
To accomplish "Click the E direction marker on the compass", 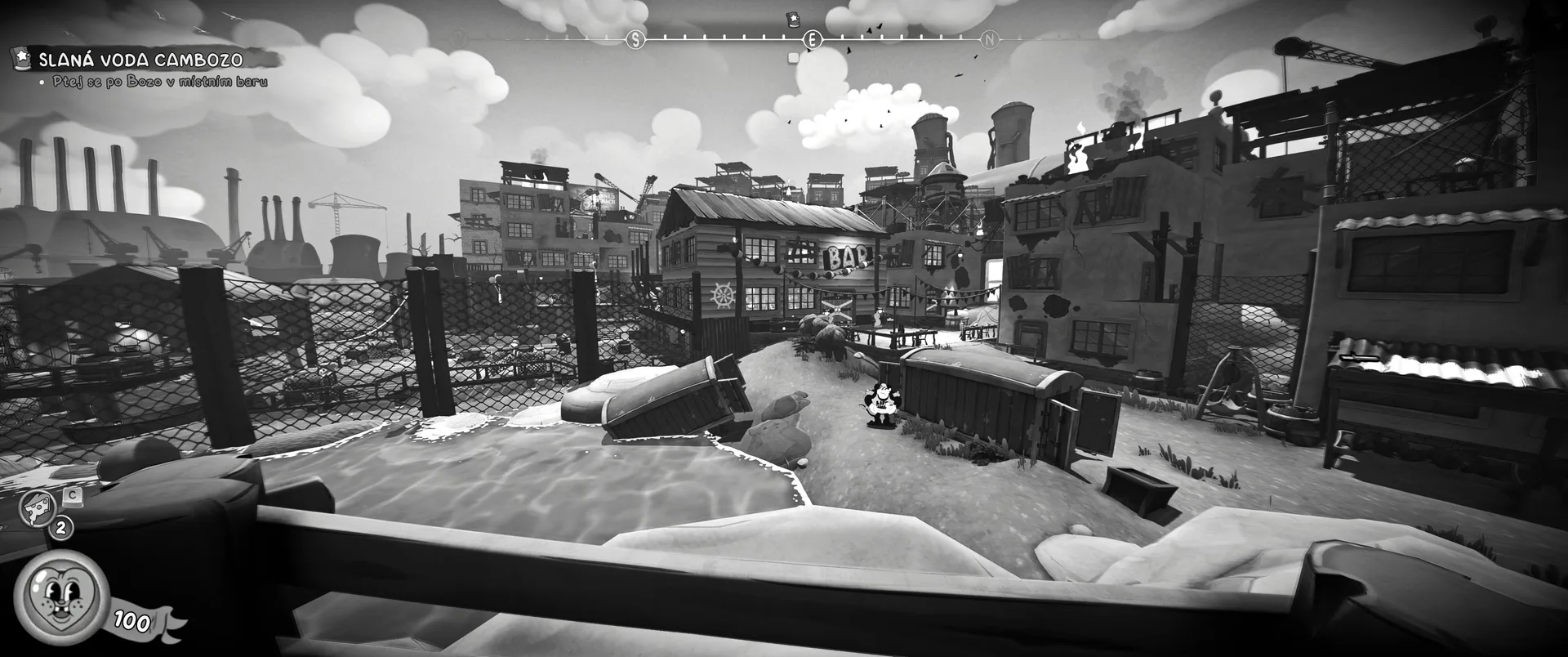I will pos(812,39).
